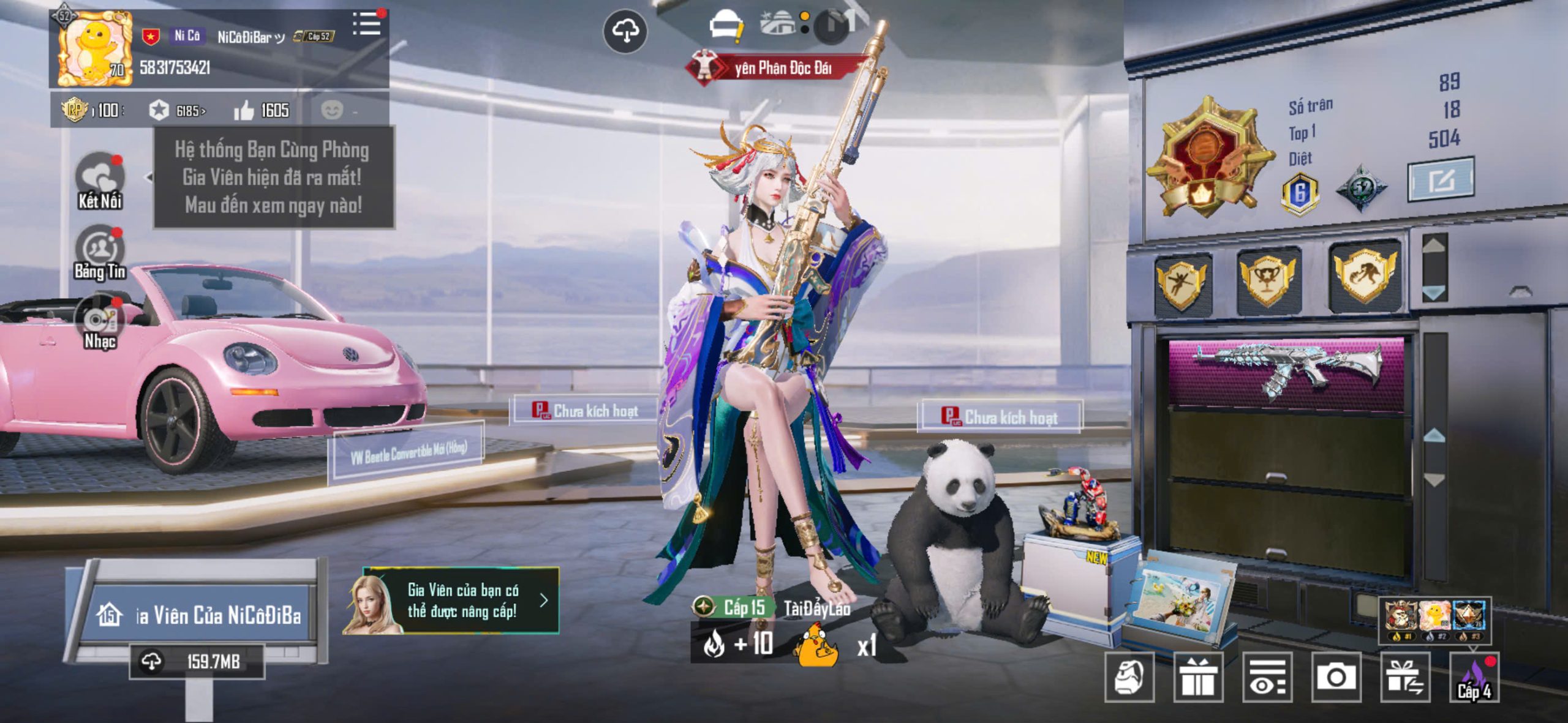Open the camera screenshot button

(x=1336, y=677)
